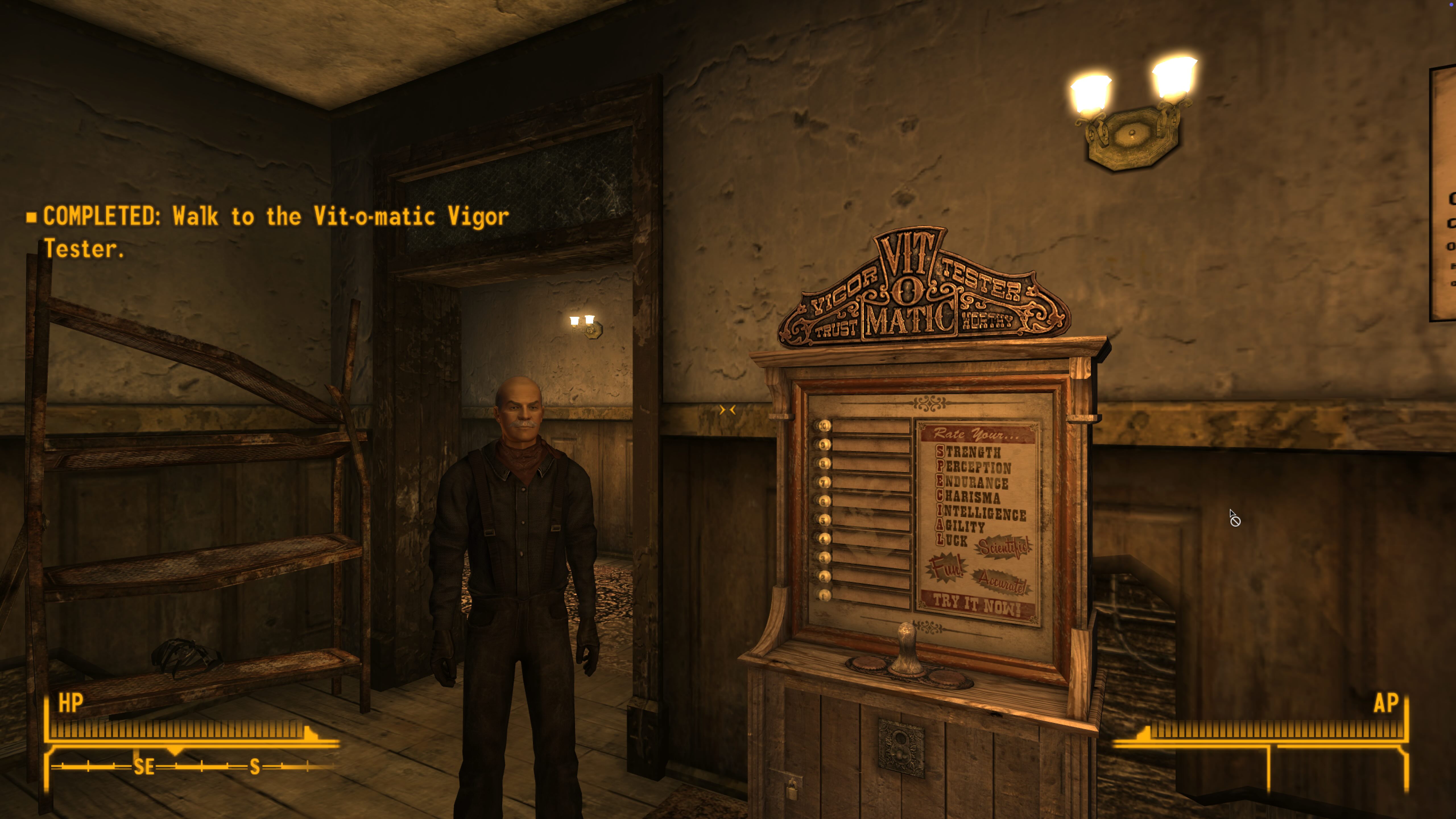The width and height of the screenshot is (1456, 819).
Task: Click the compass strip showing SE and S
Action: click(192, 766)
